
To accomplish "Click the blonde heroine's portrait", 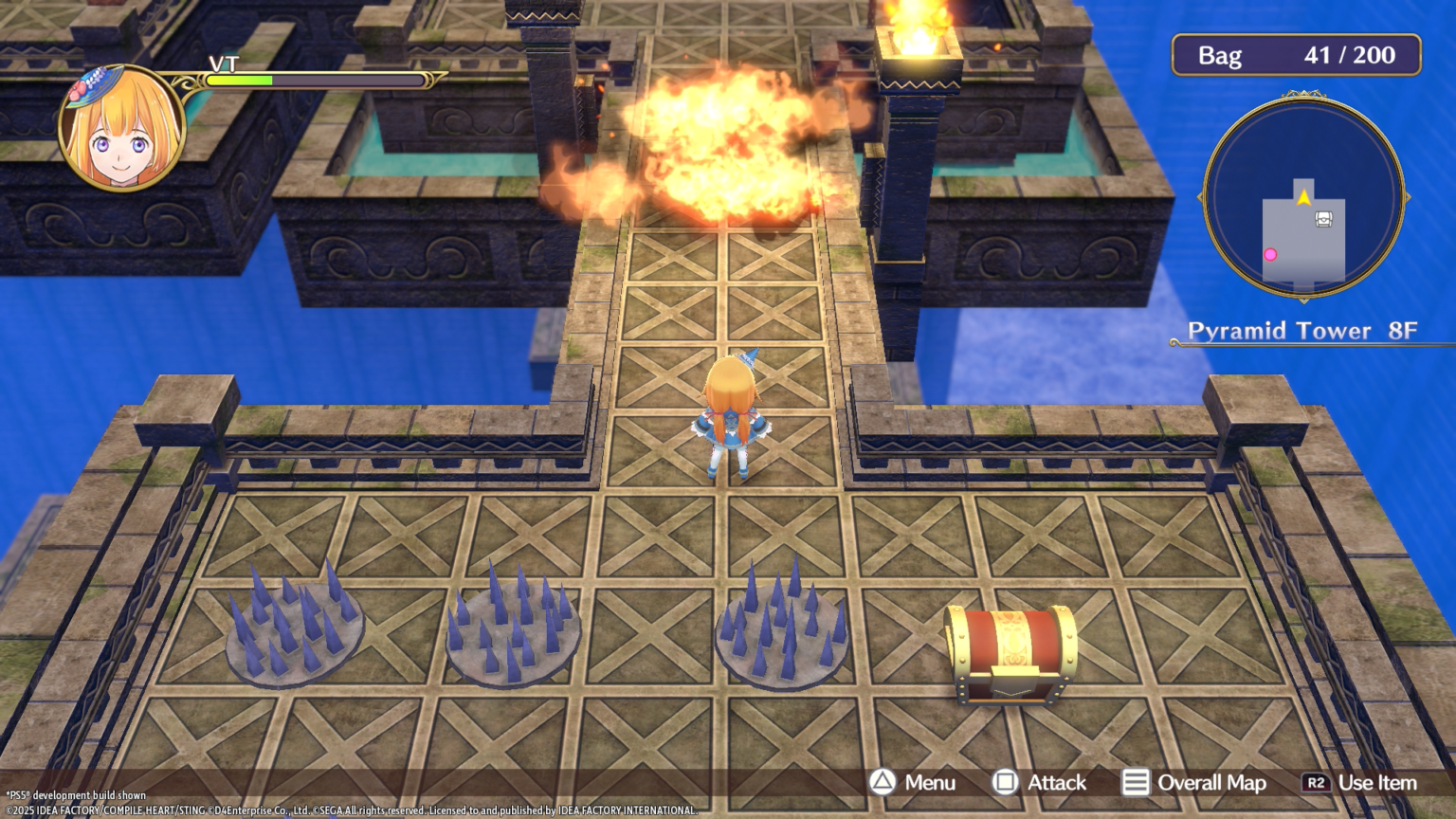I will click(121, 129).
